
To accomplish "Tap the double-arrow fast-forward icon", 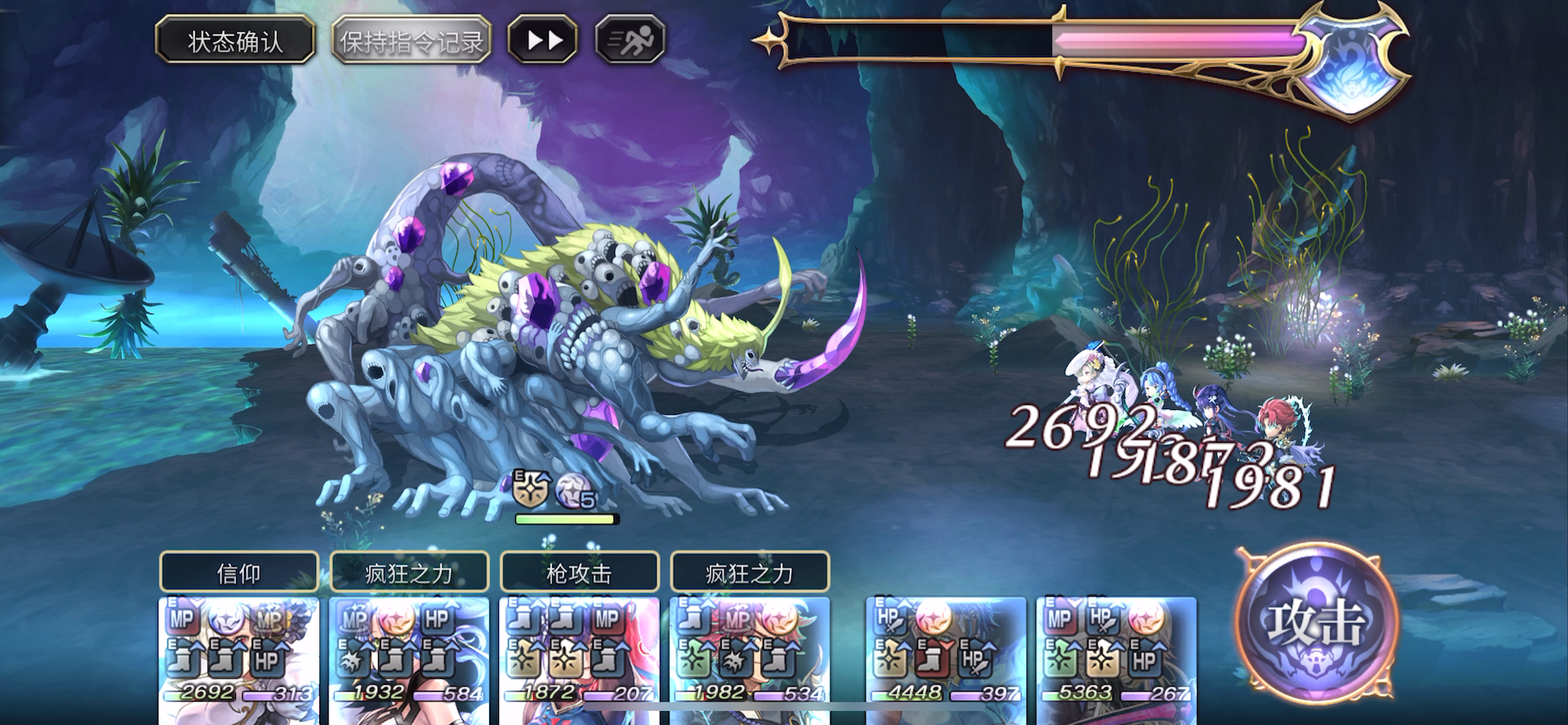I will pos(542,38).
